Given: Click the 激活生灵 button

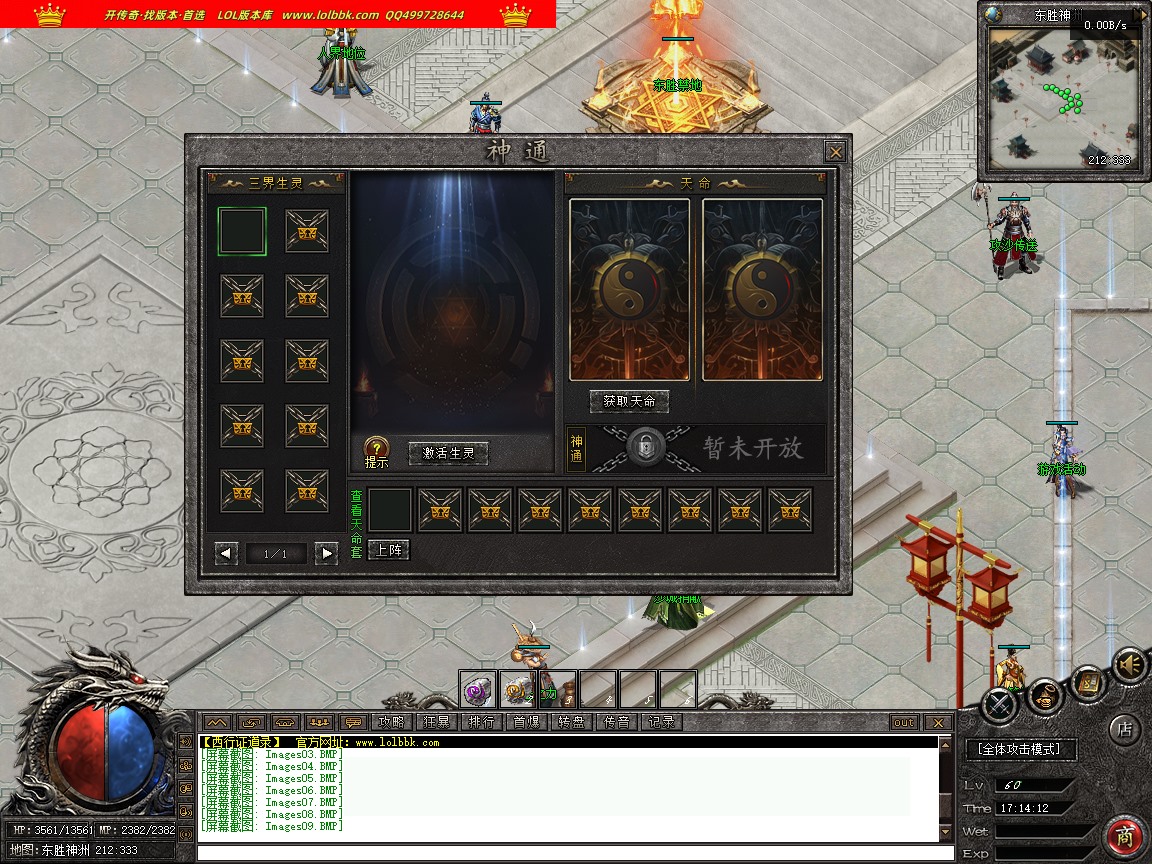Looking at the screenshot, I should point(449,453).
